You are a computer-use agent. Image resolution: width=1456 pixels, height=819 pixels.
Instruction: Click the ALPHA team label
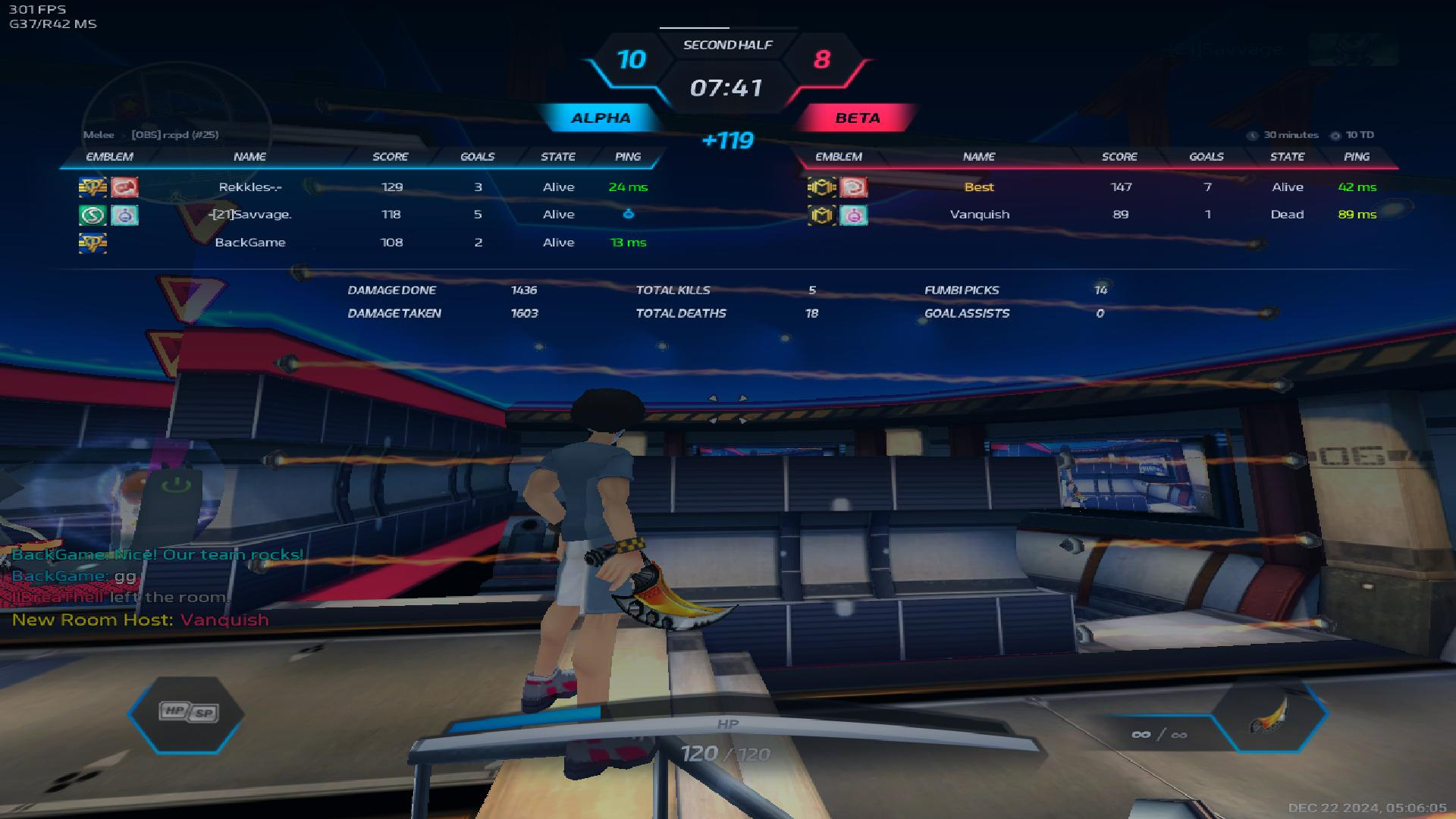click(601, 118)
